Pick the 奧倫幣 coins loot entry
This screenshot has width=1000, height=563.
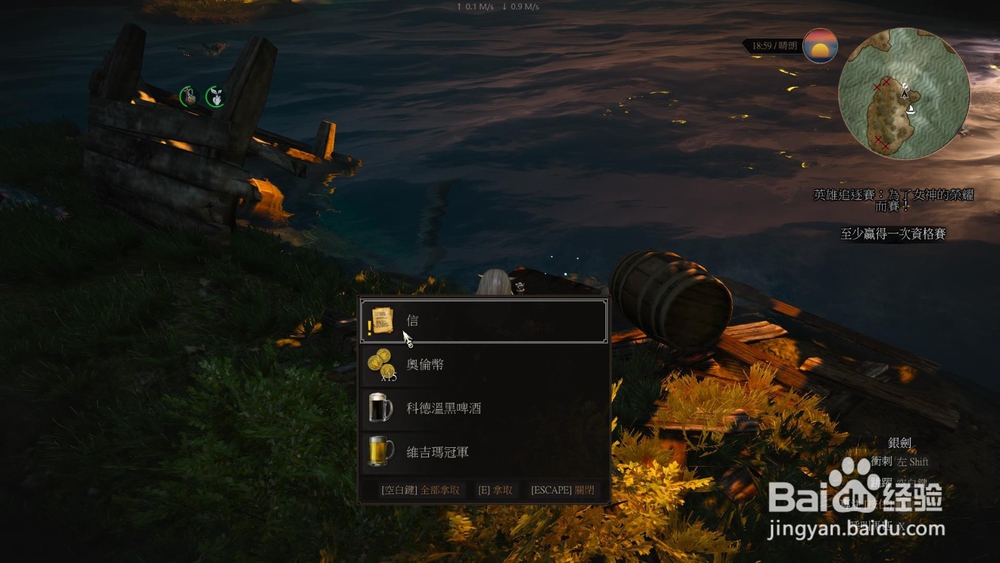point(483,365)
